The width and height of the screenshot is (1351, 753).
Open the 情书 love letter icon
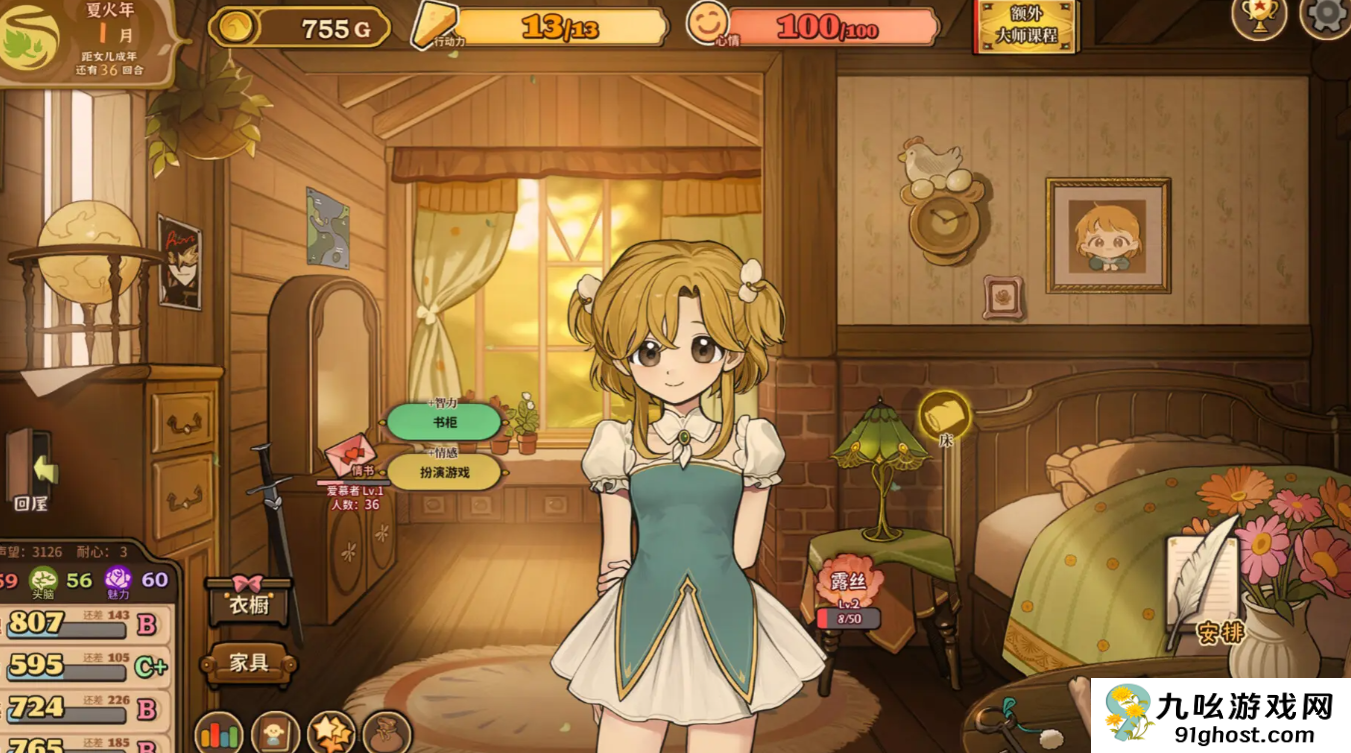351,456
